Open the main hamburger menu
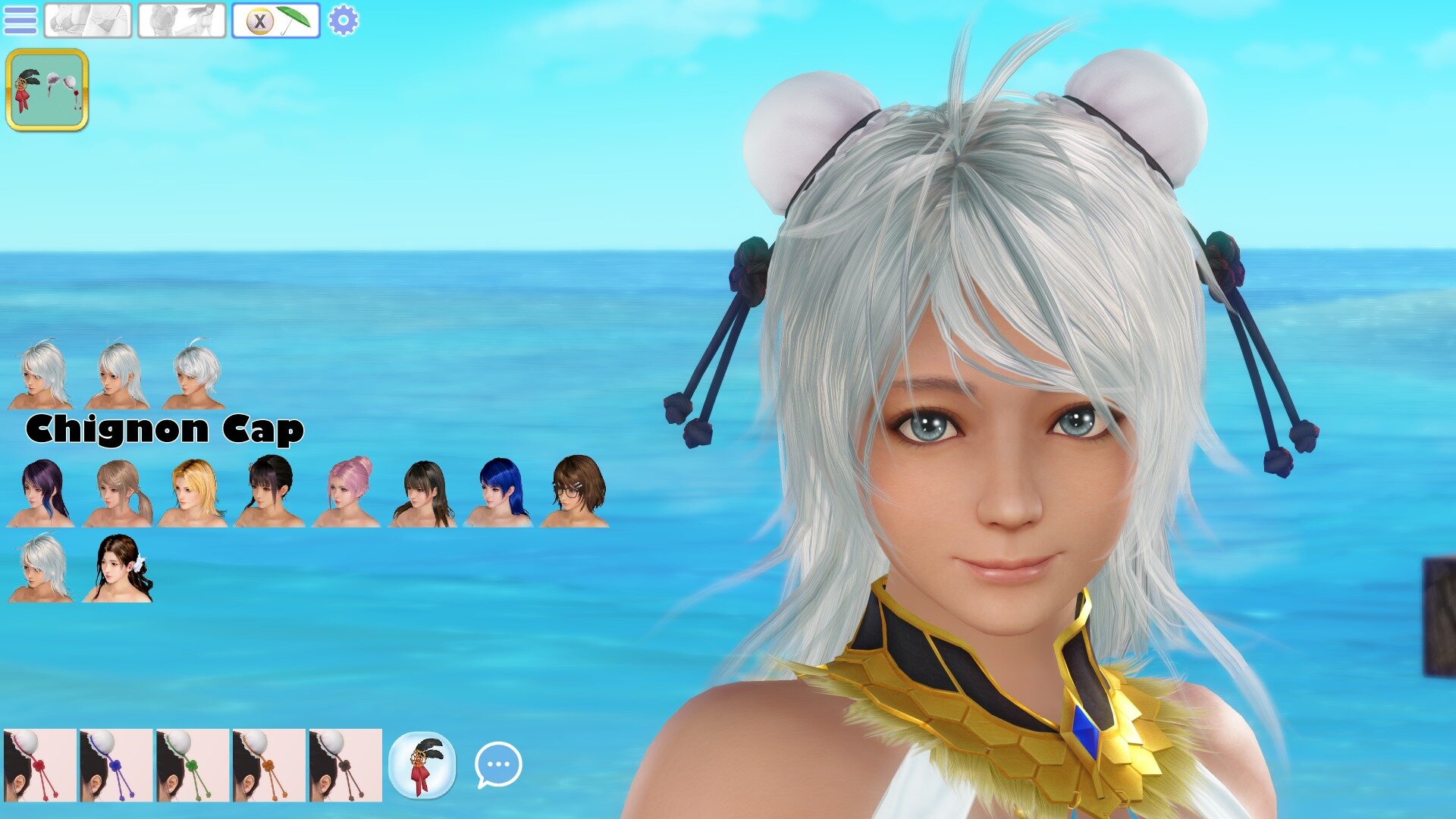 20,20
